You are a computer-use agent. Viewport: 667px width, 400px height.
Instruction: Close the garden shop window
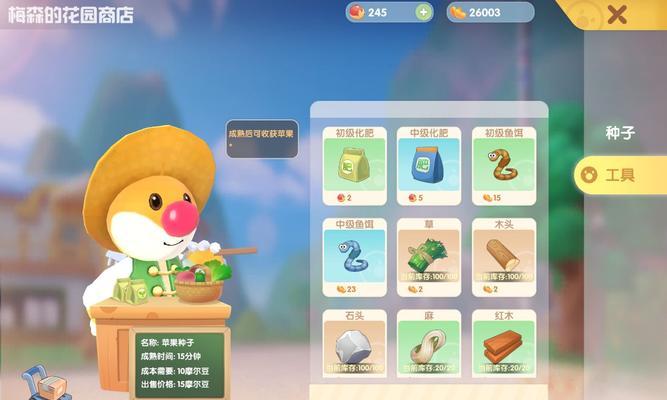pyautogui.click(x=617, y=14)
